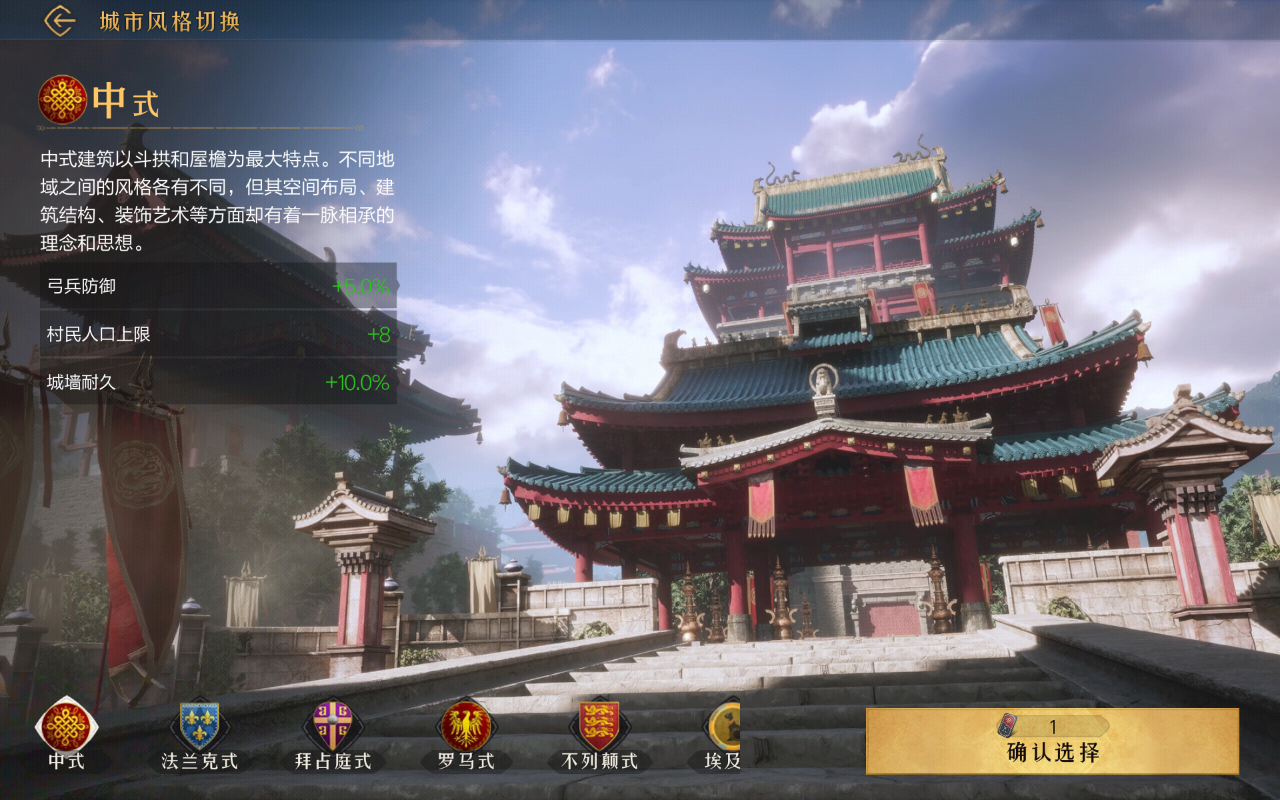Viewport: 1280px width, 800px height.
Task: Select the 中式 city style
Action: (x=67, y=726)
